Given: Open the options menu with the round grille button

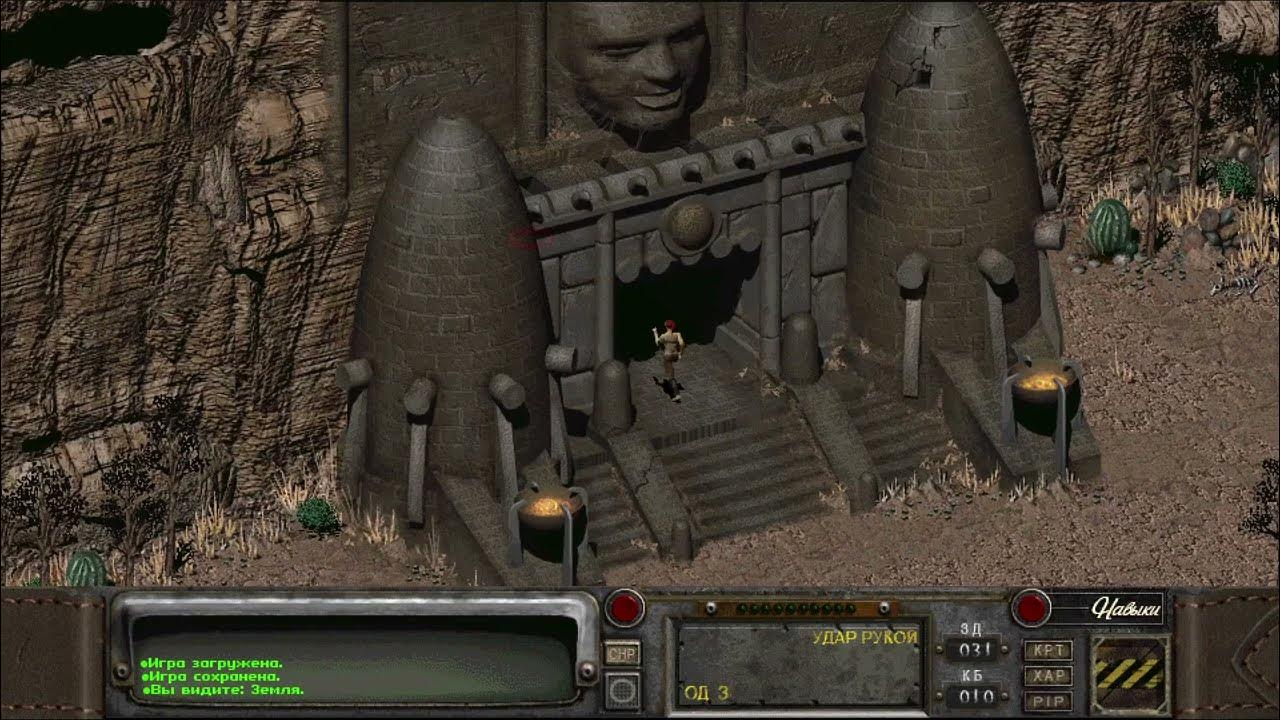Looking at the screenshot, I should tap(622, 690).
